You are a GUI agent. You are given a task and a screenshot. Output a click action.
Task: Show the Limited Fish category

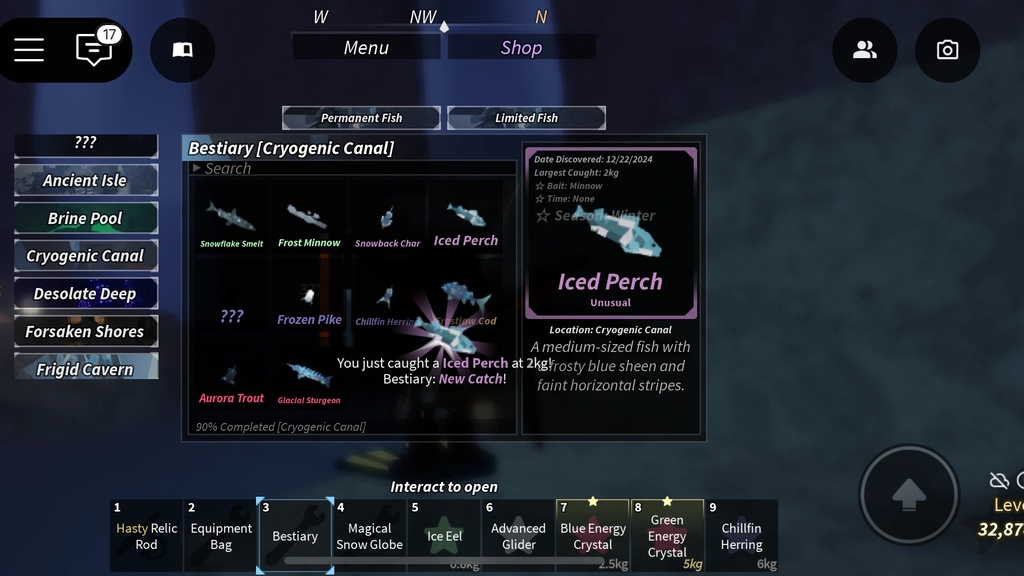click(x=526, y=118)
